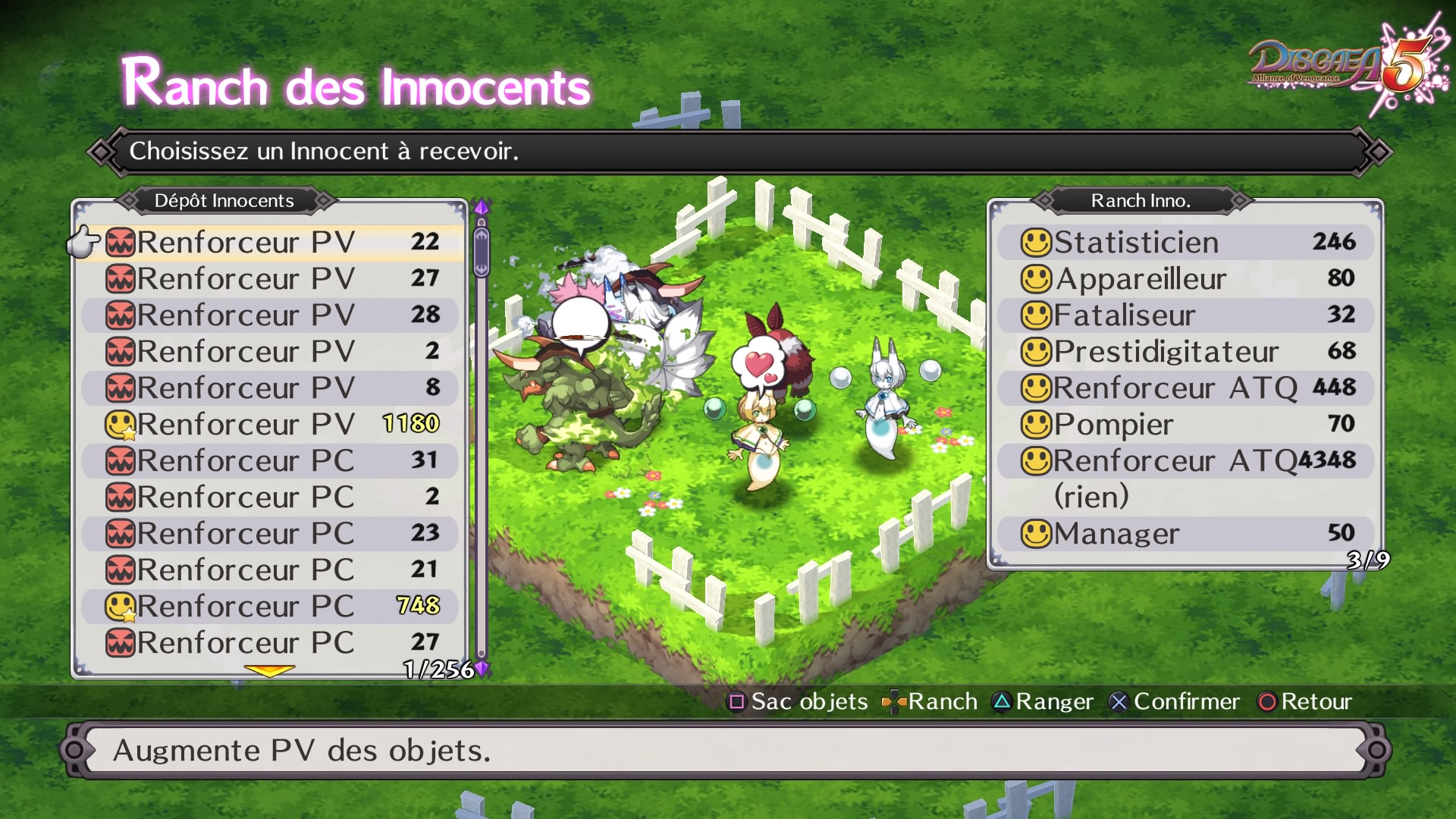
Task: Click Confirmer to confirm selection
Action: pos(1186,701)
